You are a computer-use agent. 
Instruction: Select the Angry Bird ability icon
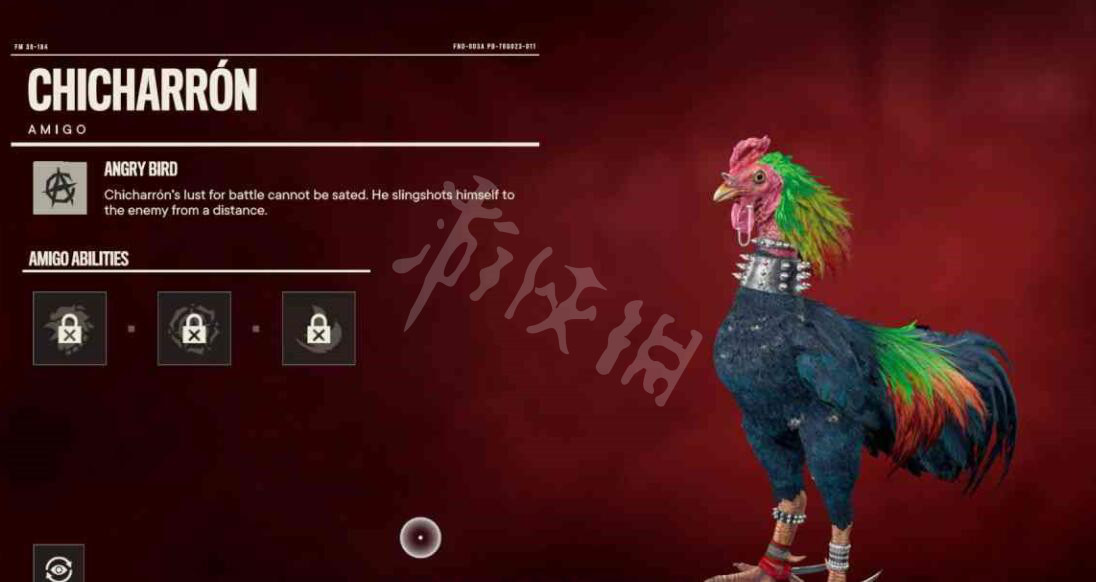[x=58, y=187]
